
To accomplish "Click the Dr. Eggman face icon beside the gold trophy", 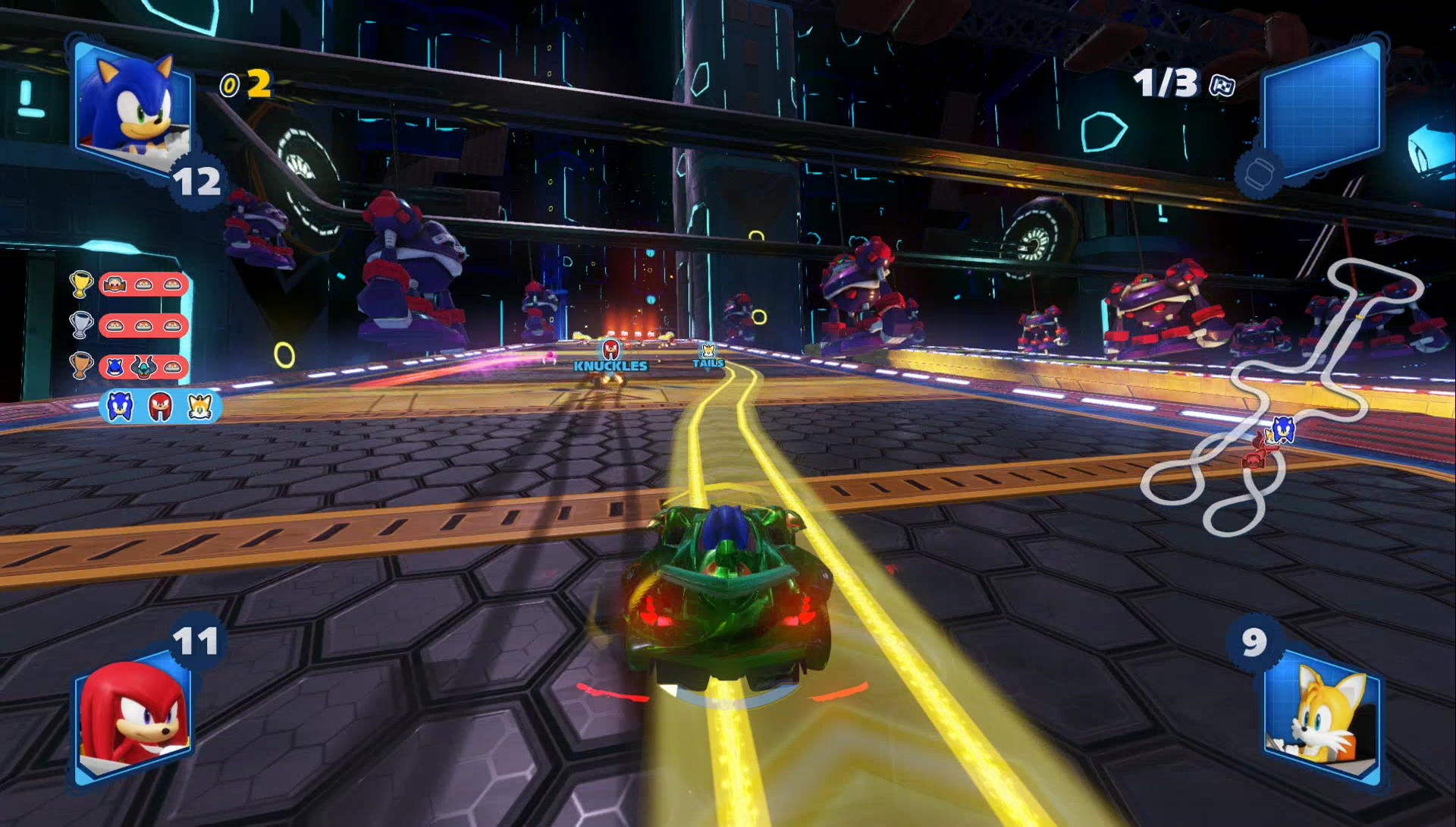I will pyautogui.click(x=114, y=283).
